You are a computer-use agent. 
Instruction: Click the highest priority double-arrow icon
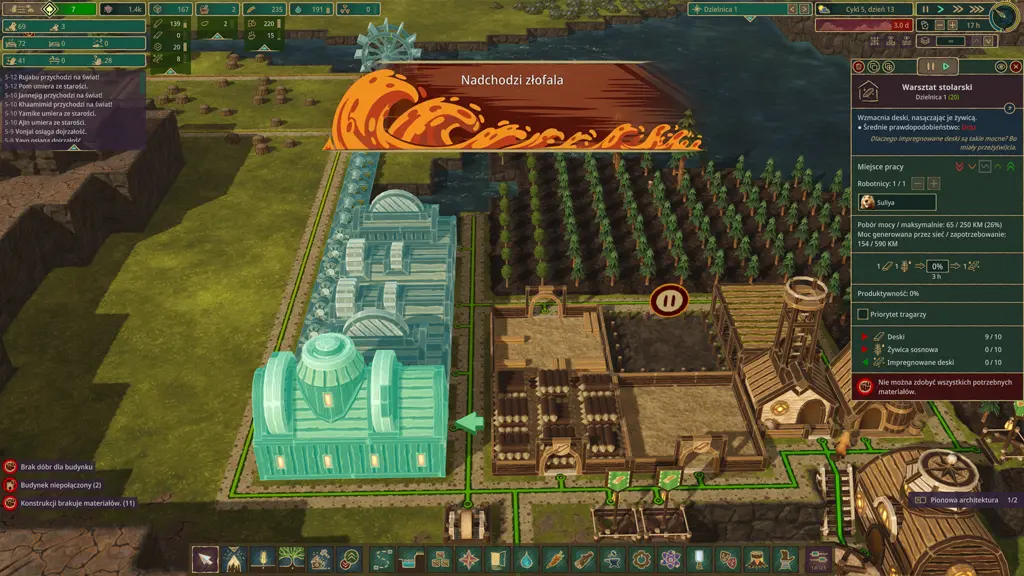[1010, 166]
